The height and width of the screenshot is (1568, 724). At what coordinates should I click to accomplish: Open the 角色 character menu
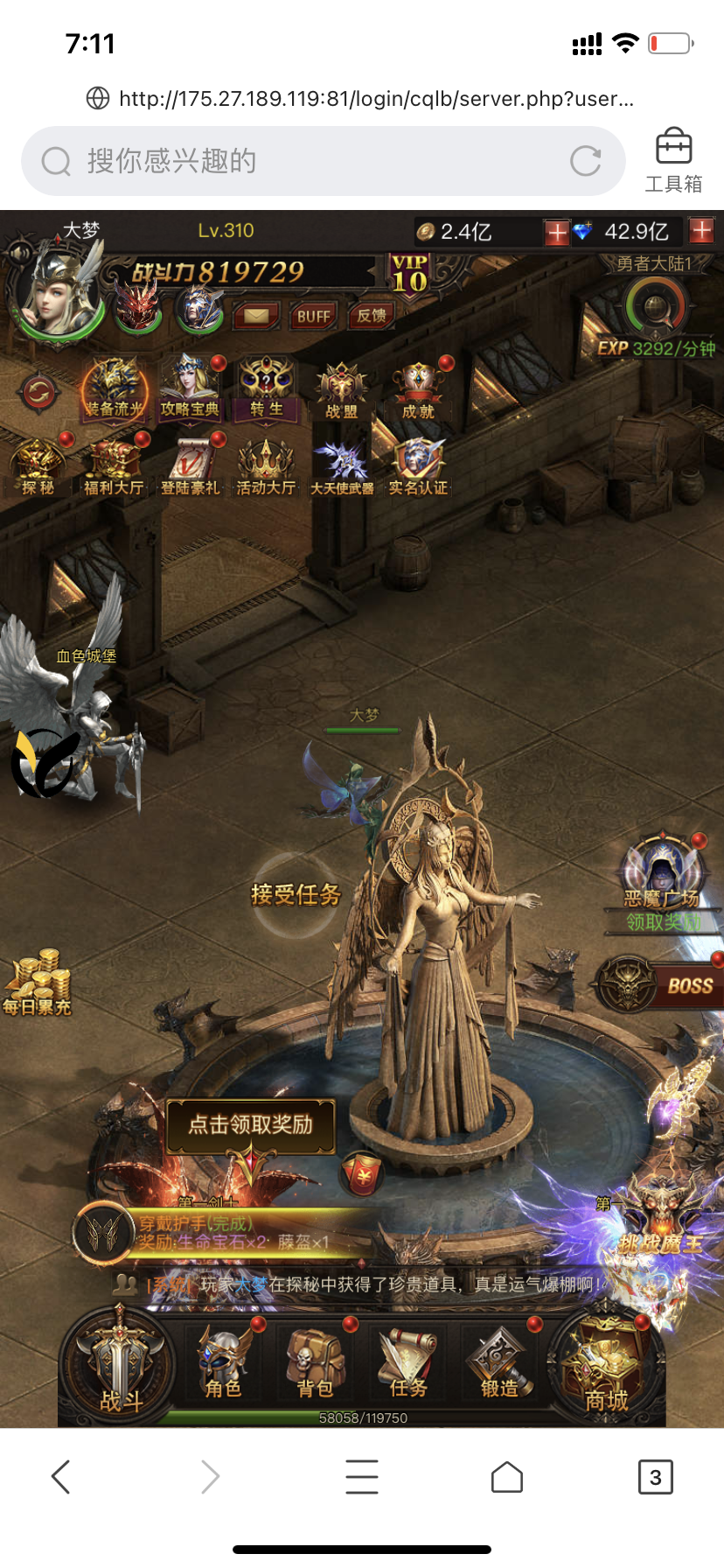(x=224, y=1364)
